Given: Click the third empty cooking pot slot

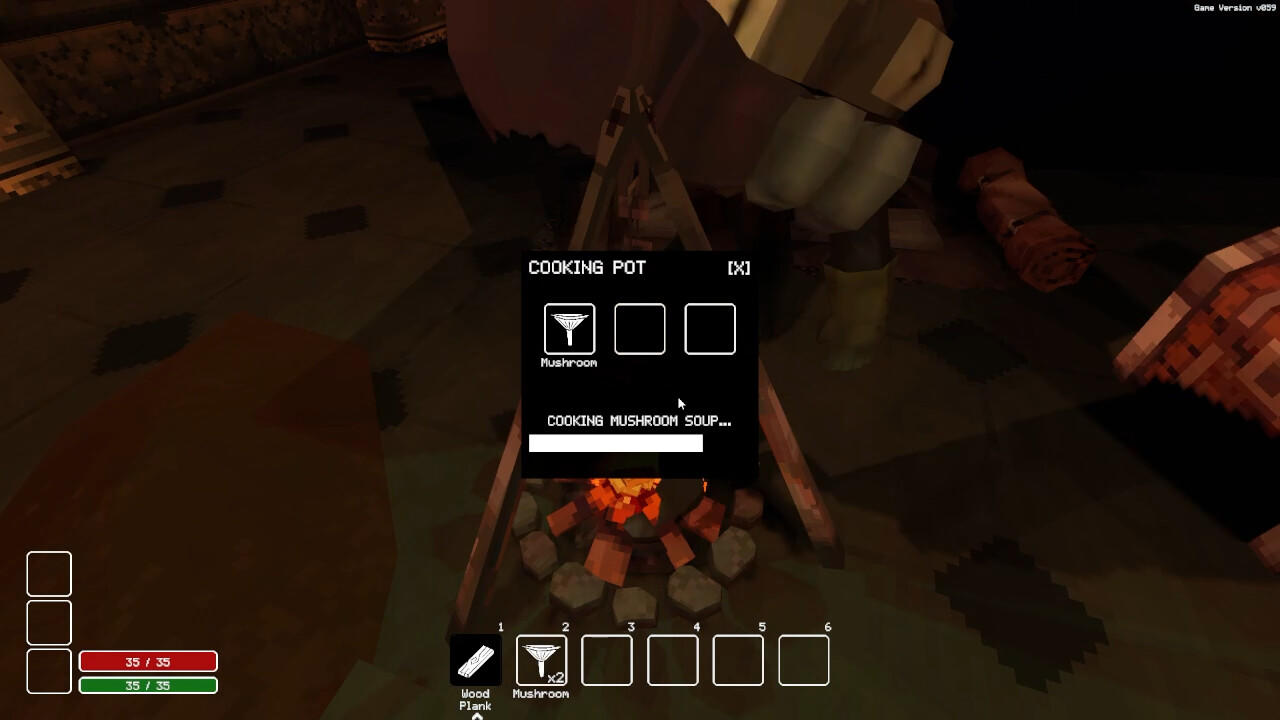Looking at the screenshot, I should (710, 329).
